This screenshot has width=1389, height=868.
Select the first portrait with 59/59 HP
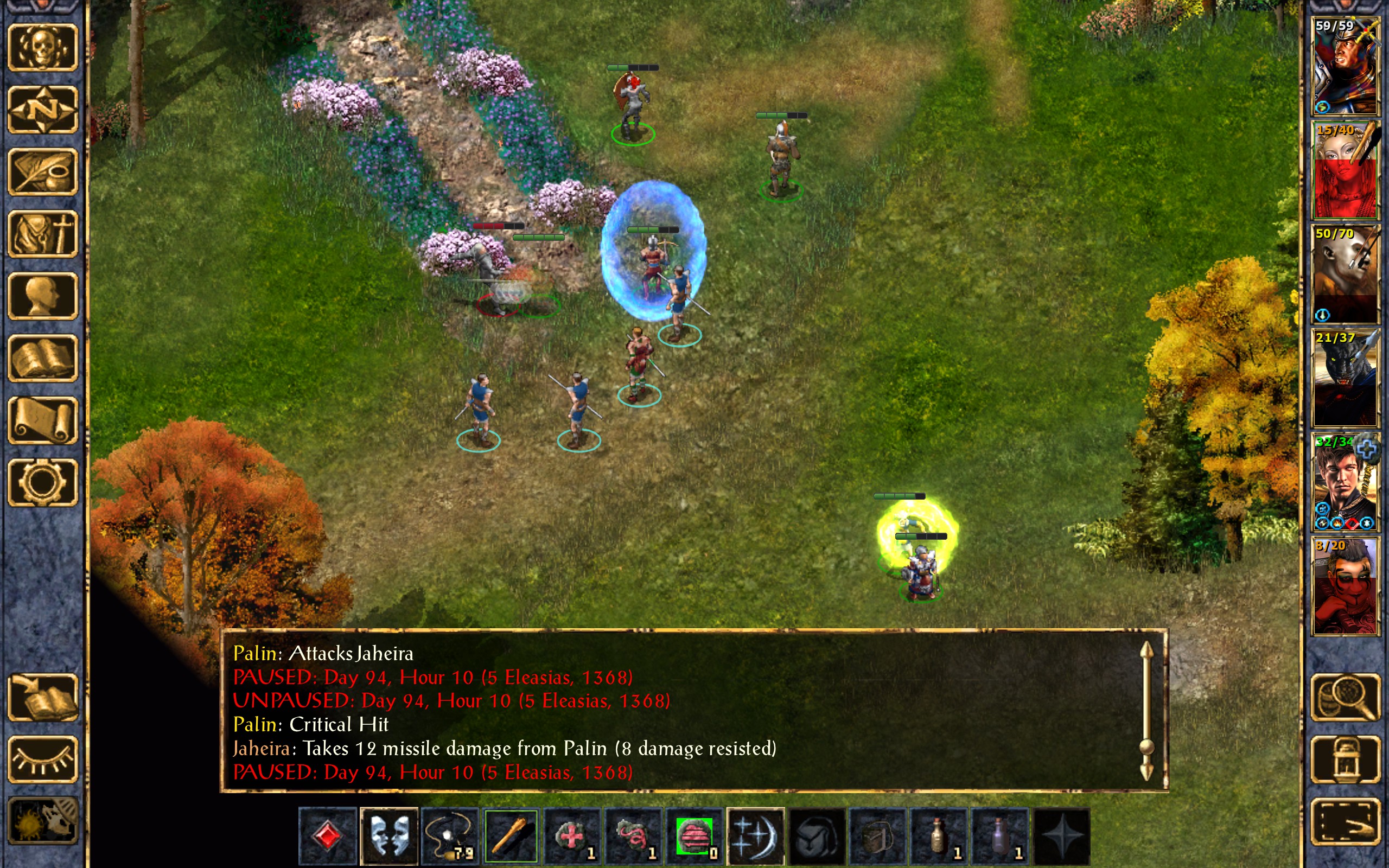point(1345,66)
